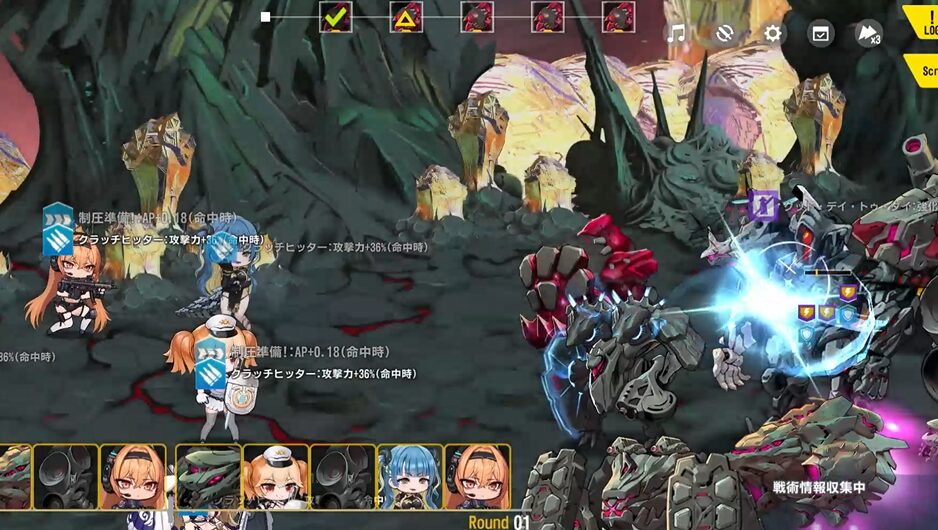The image size is (938, 530).
Task: Select the blue-haired girl turn order portrait
Action: (x=410, y=477)
